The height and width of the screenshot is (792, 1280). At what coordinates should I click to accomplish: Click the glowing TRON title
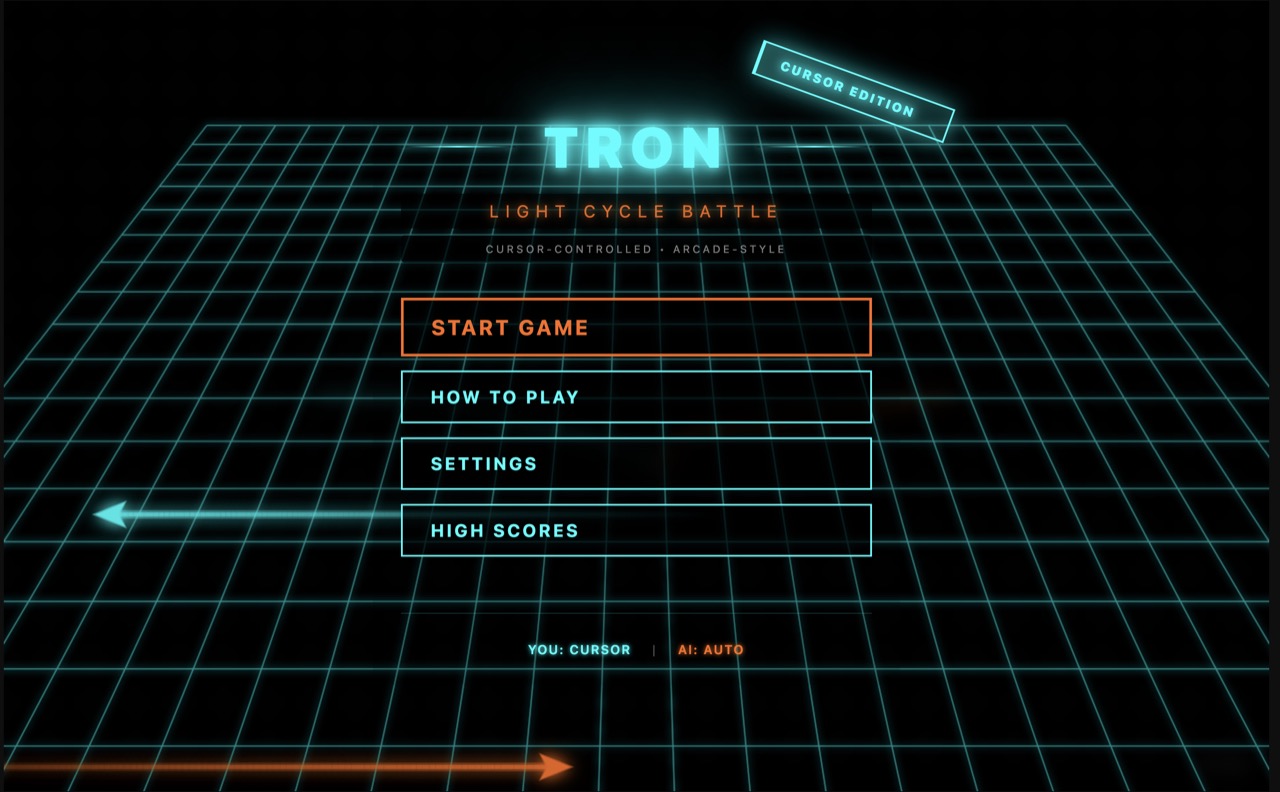coord(636,149)
